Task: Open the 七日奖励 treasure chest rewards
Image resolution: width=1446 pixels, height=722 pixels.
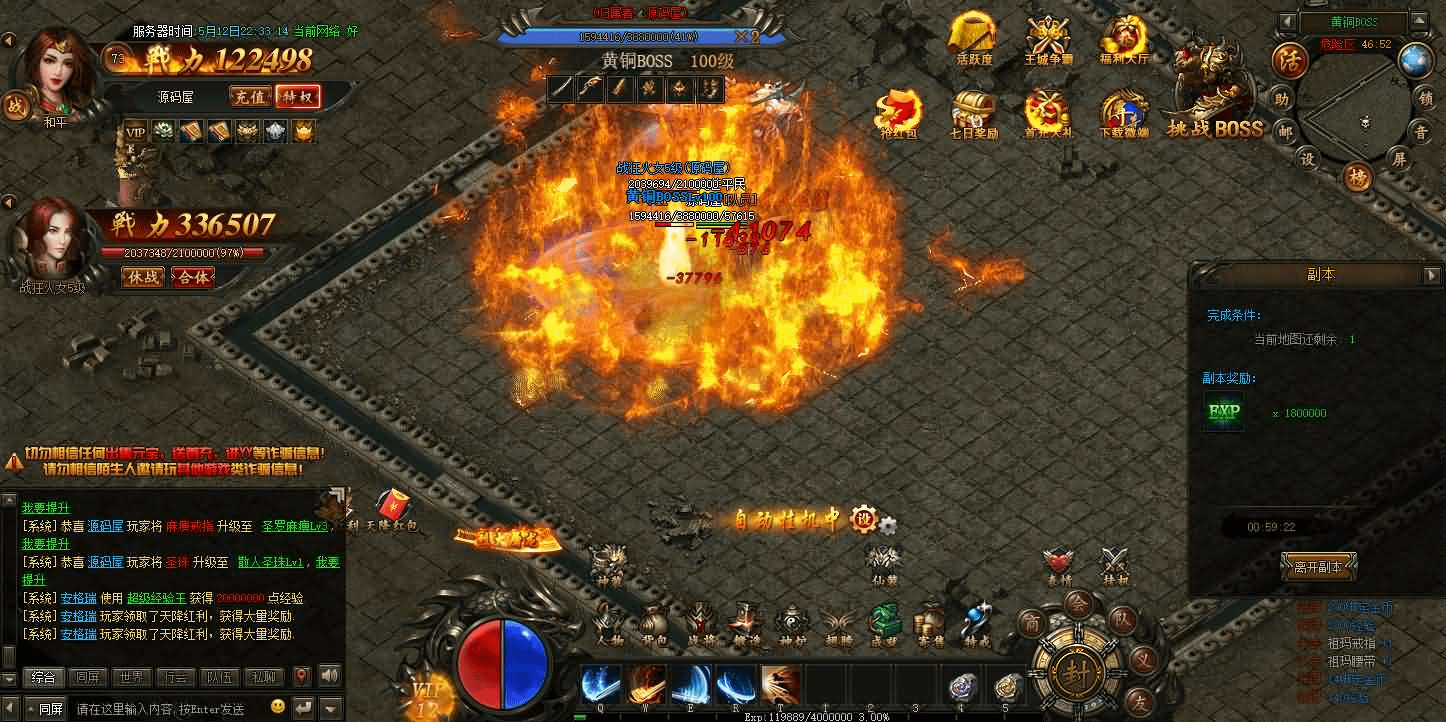Action: [972, 112]
